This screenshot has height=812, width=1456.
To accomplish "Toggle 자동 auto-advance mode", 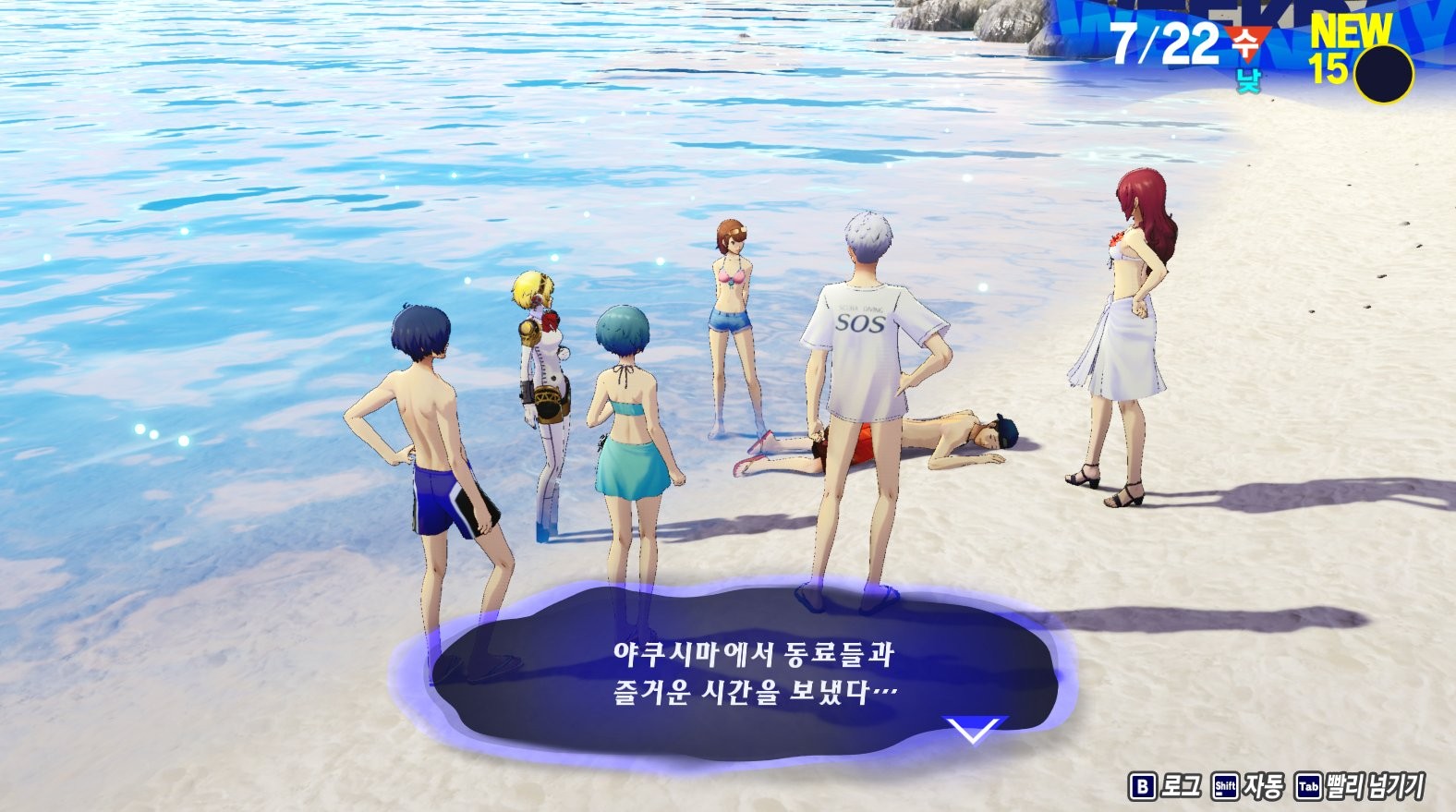I will tap(1248, 786).
